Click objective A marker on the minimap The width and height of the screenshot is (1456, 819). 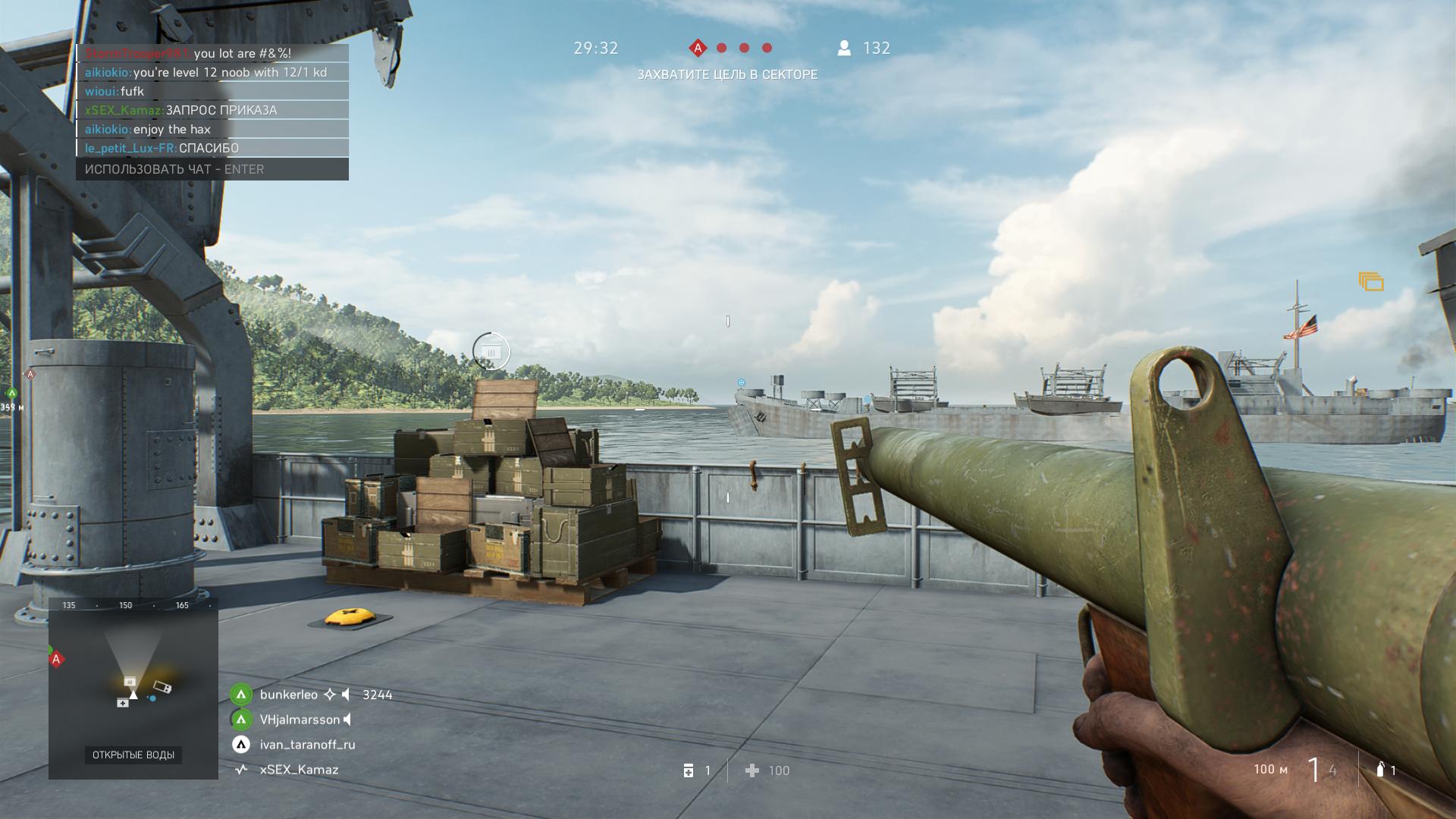(x=56, y=659)
